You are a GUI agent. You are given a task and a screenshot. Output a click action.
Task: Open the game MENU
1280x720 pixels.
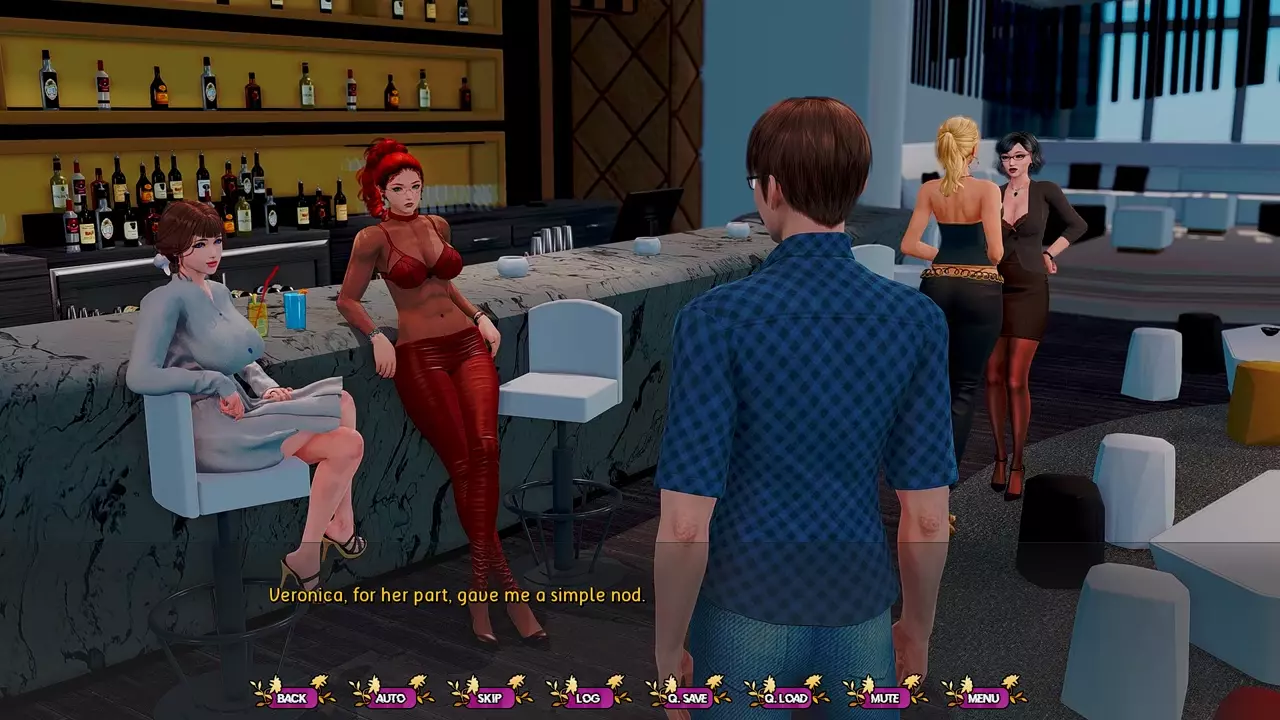[x=983, y=697]
